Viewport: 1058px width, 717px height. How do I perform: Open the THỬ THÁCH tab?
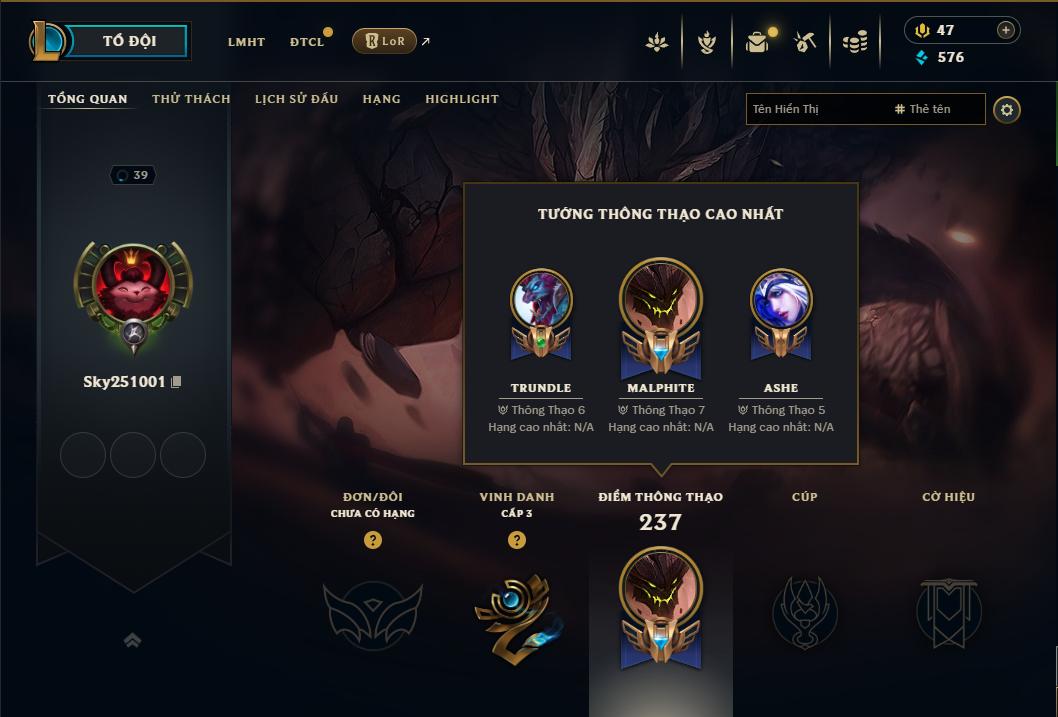click(x=191, y=99)
